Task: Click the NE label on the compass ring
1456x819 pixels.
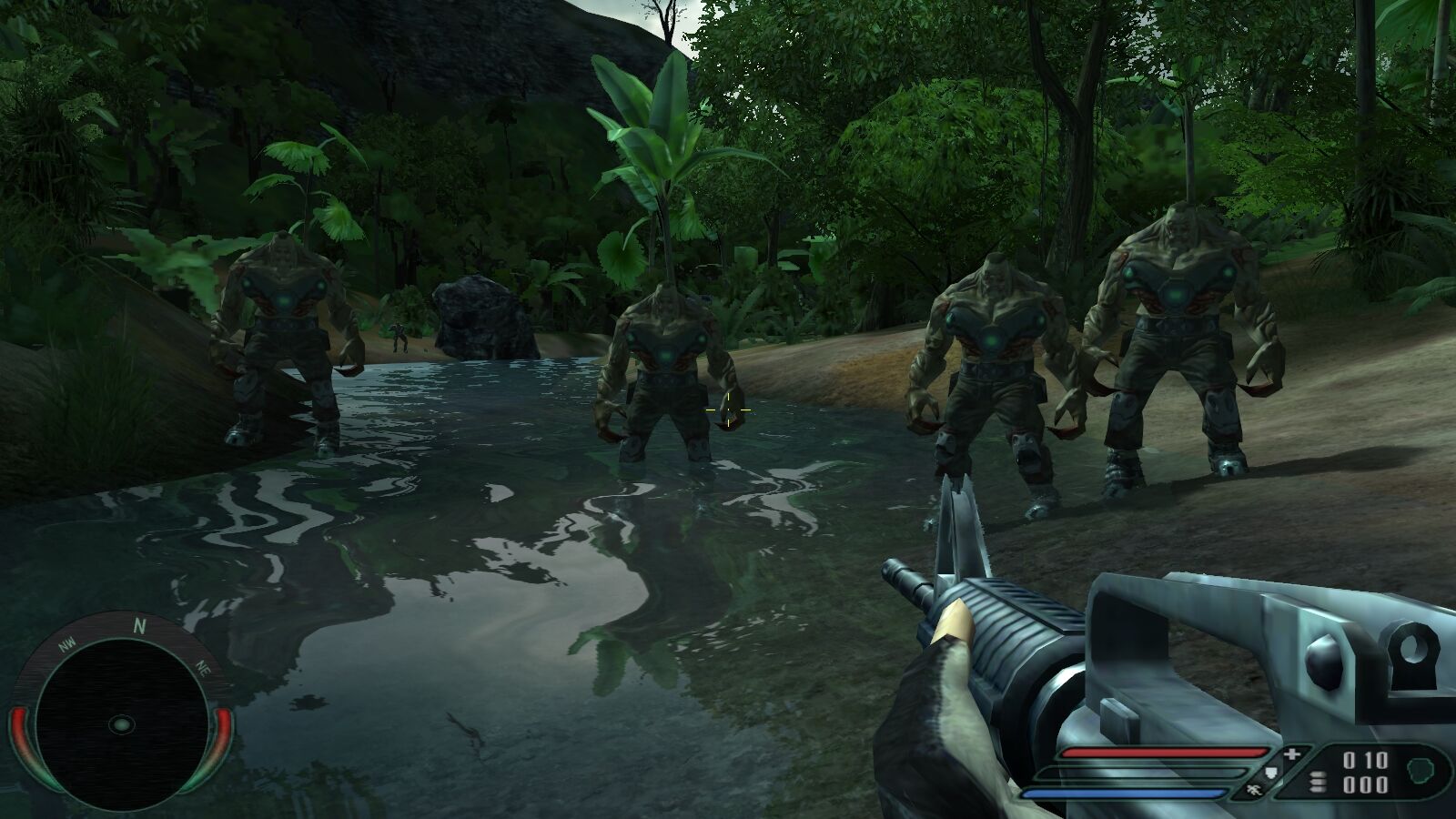Action: coord(202,668)
